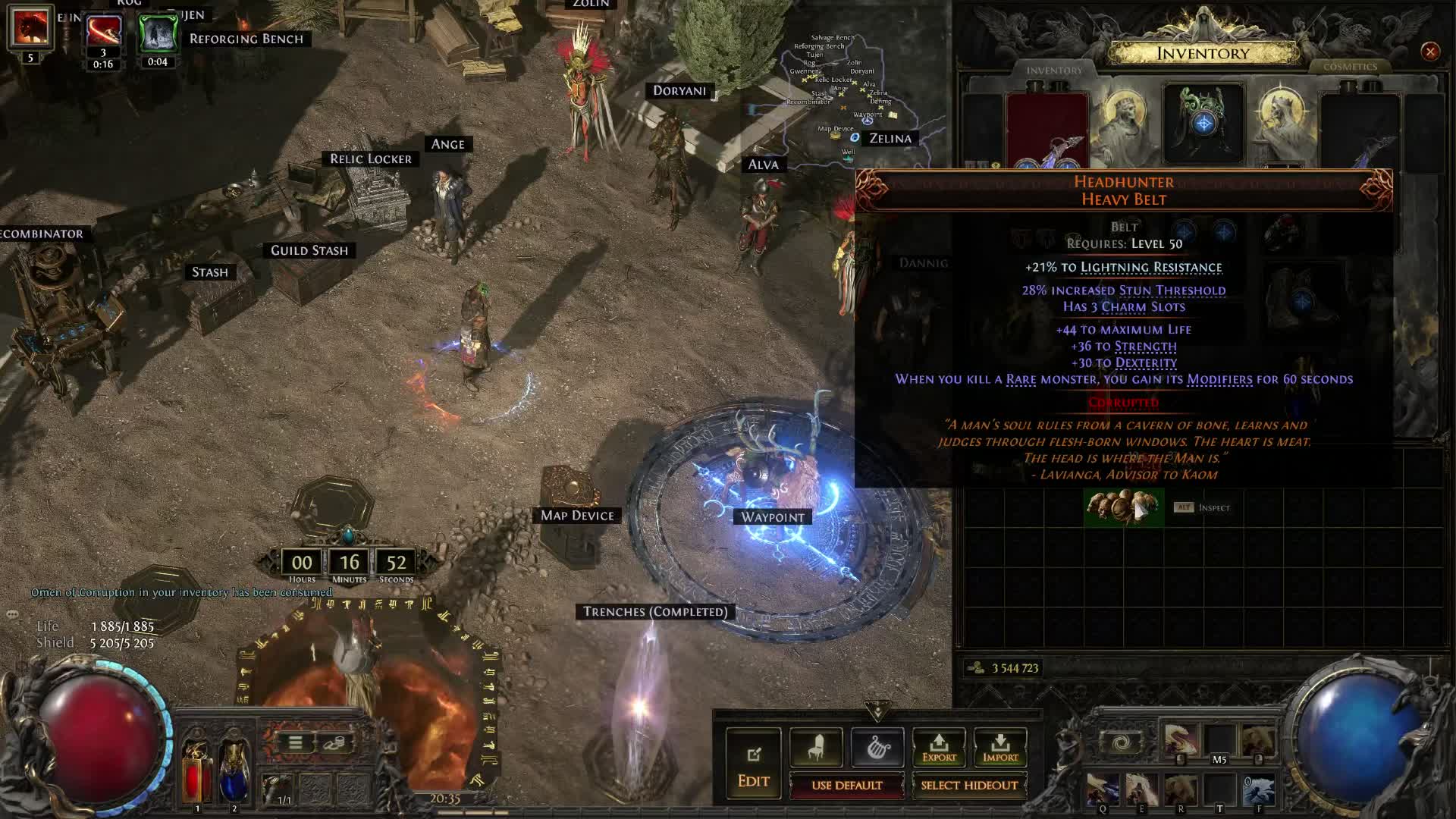Close the Inventory panel
The height and width of the screenshot is (819, 1456).
[x=1430, y=52]
